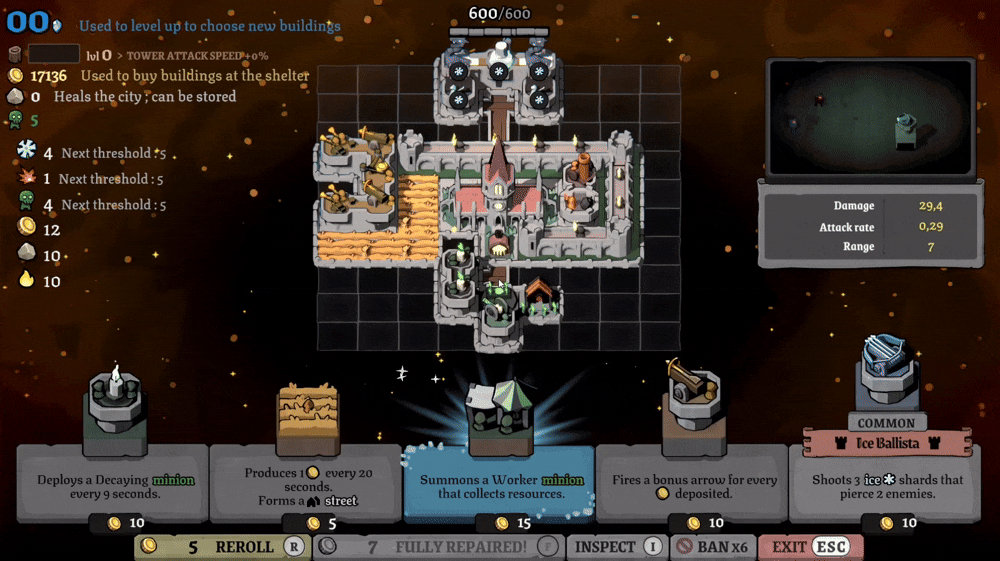Buy the Ice Ballista card
This screenshot has height=561, width=1000.
(886, 480)
